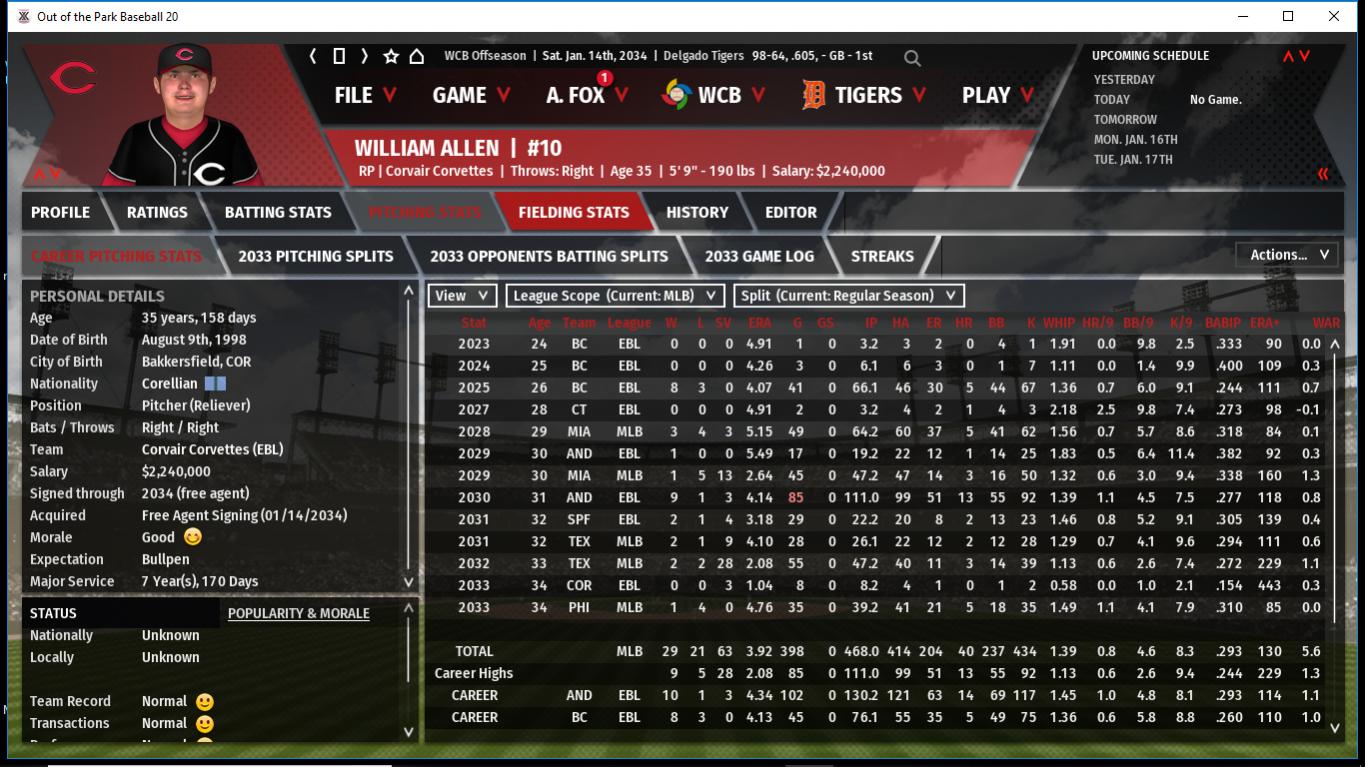Image resolution: width=1365 pixels, height=767 pixels.
Task: Close the Out of the Park Baseball window
Action: coord(1334,16)
